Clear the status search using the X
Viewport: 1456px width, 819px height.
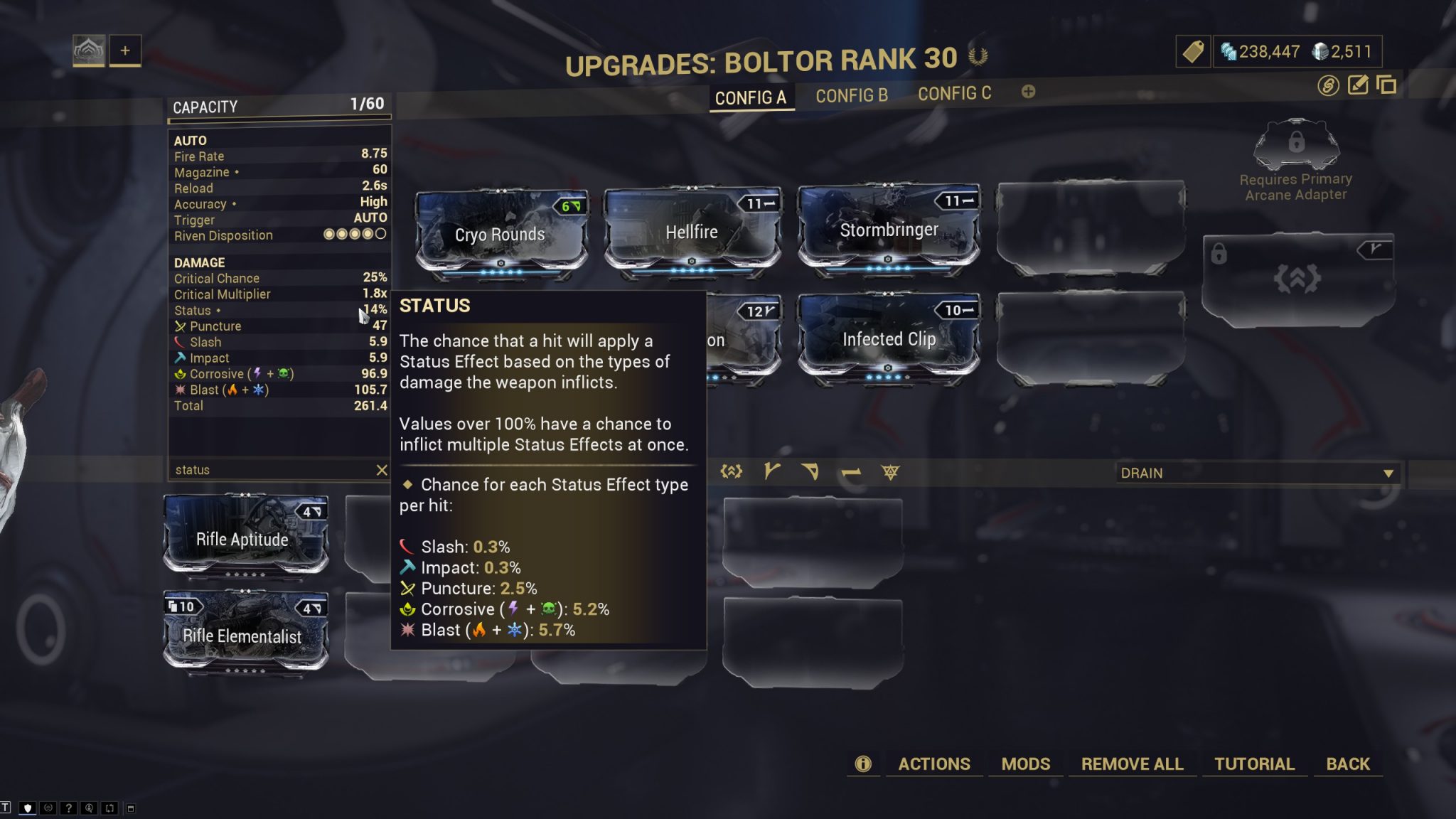[383, 469]
